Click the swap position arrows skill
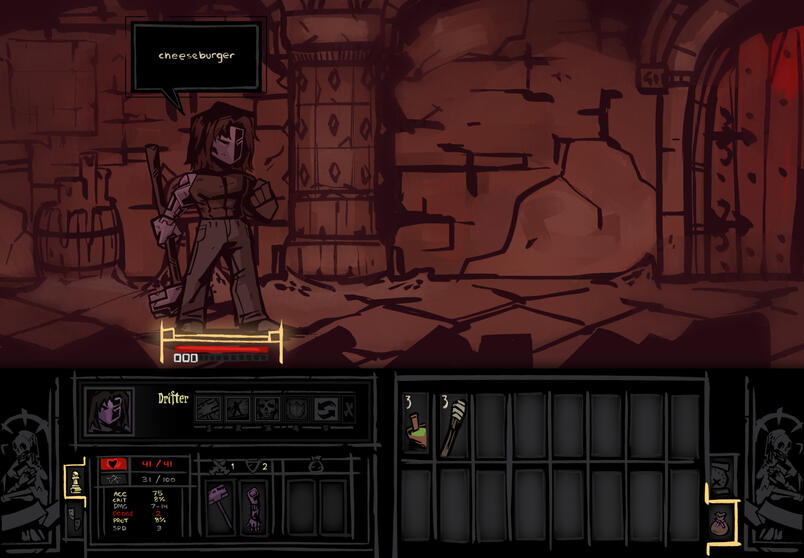 (324, 408)
